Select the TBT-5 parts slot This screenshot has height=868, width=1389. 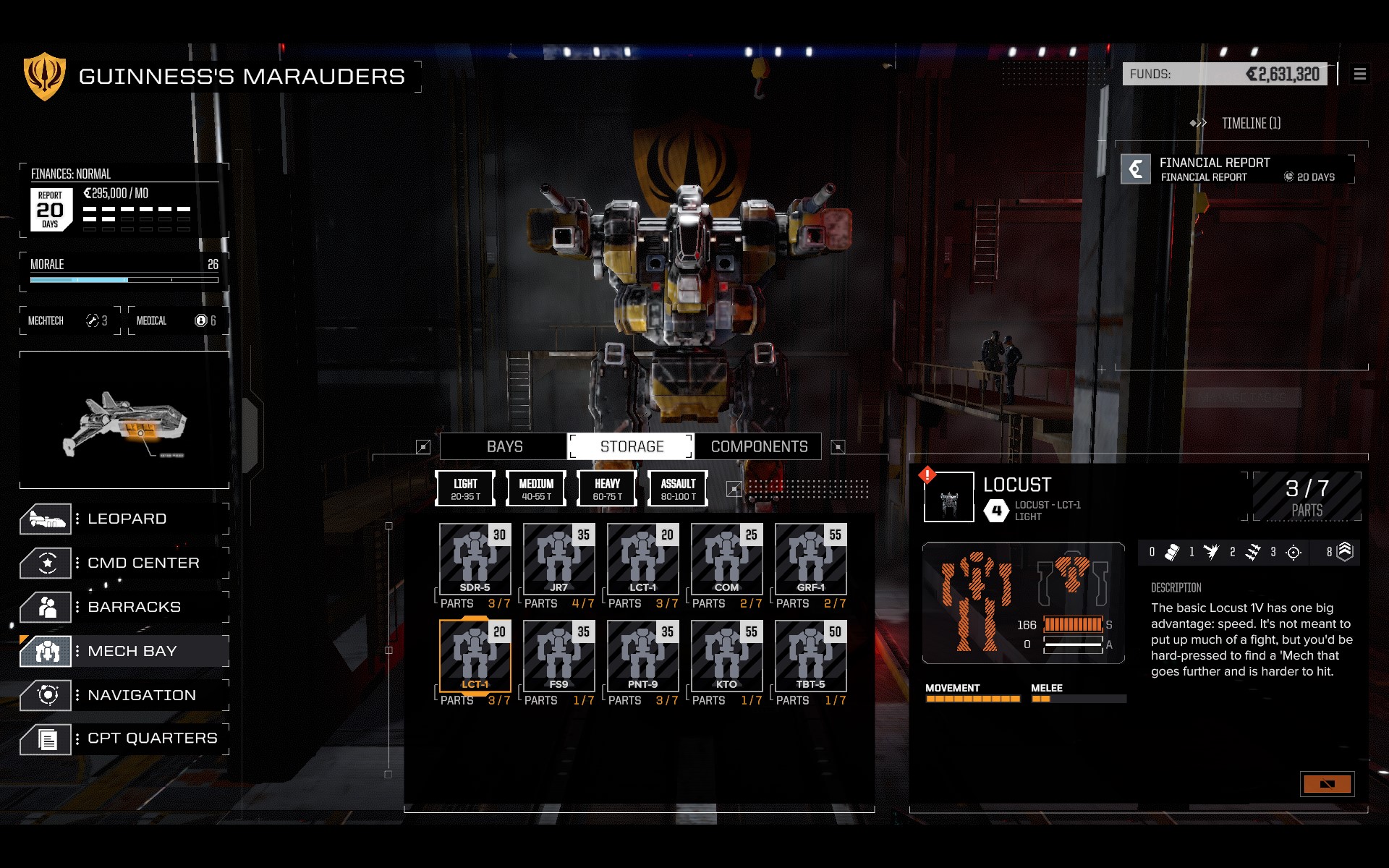click(811, 657)
